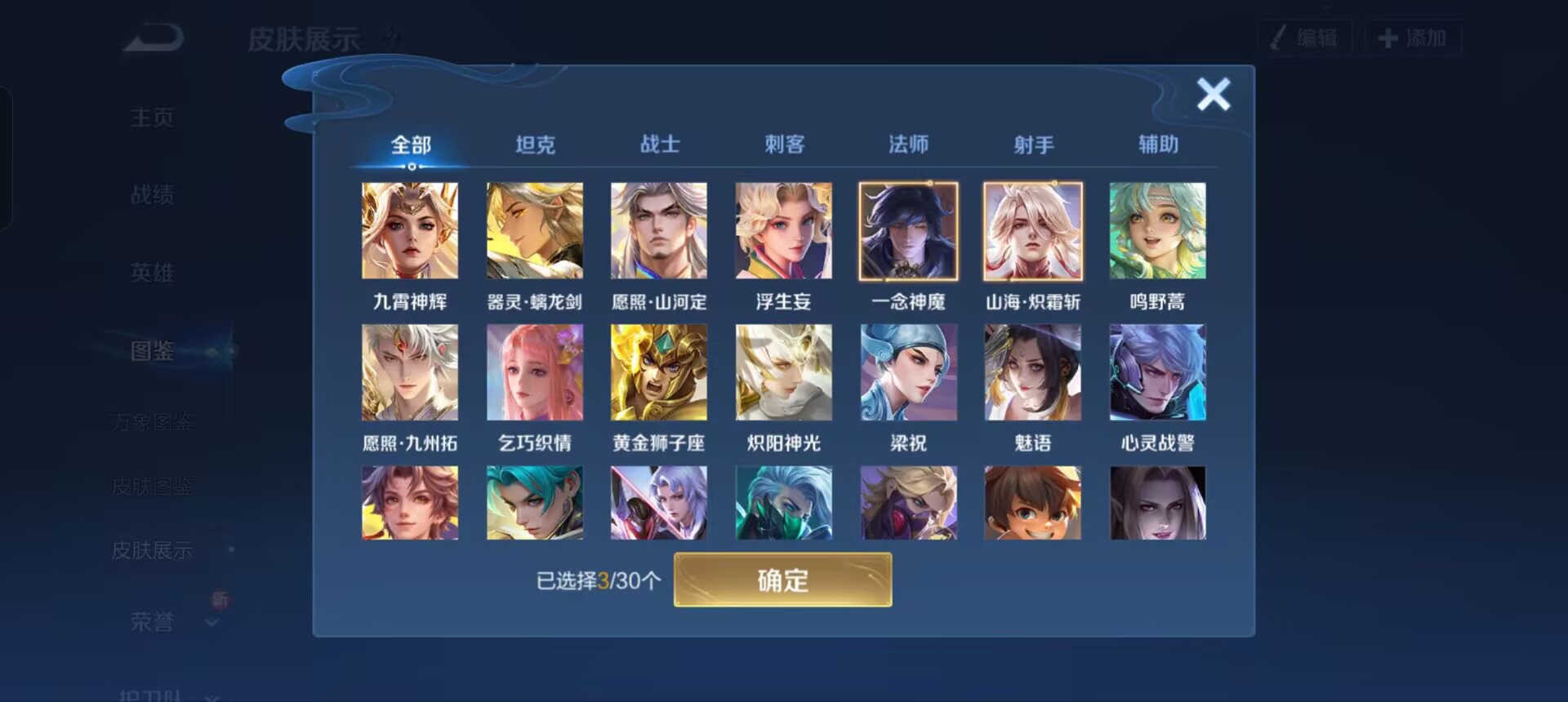This screenshot has height=702, width=1568.
Task: Click the 添加 plus icon
Action: point(1386,37)
